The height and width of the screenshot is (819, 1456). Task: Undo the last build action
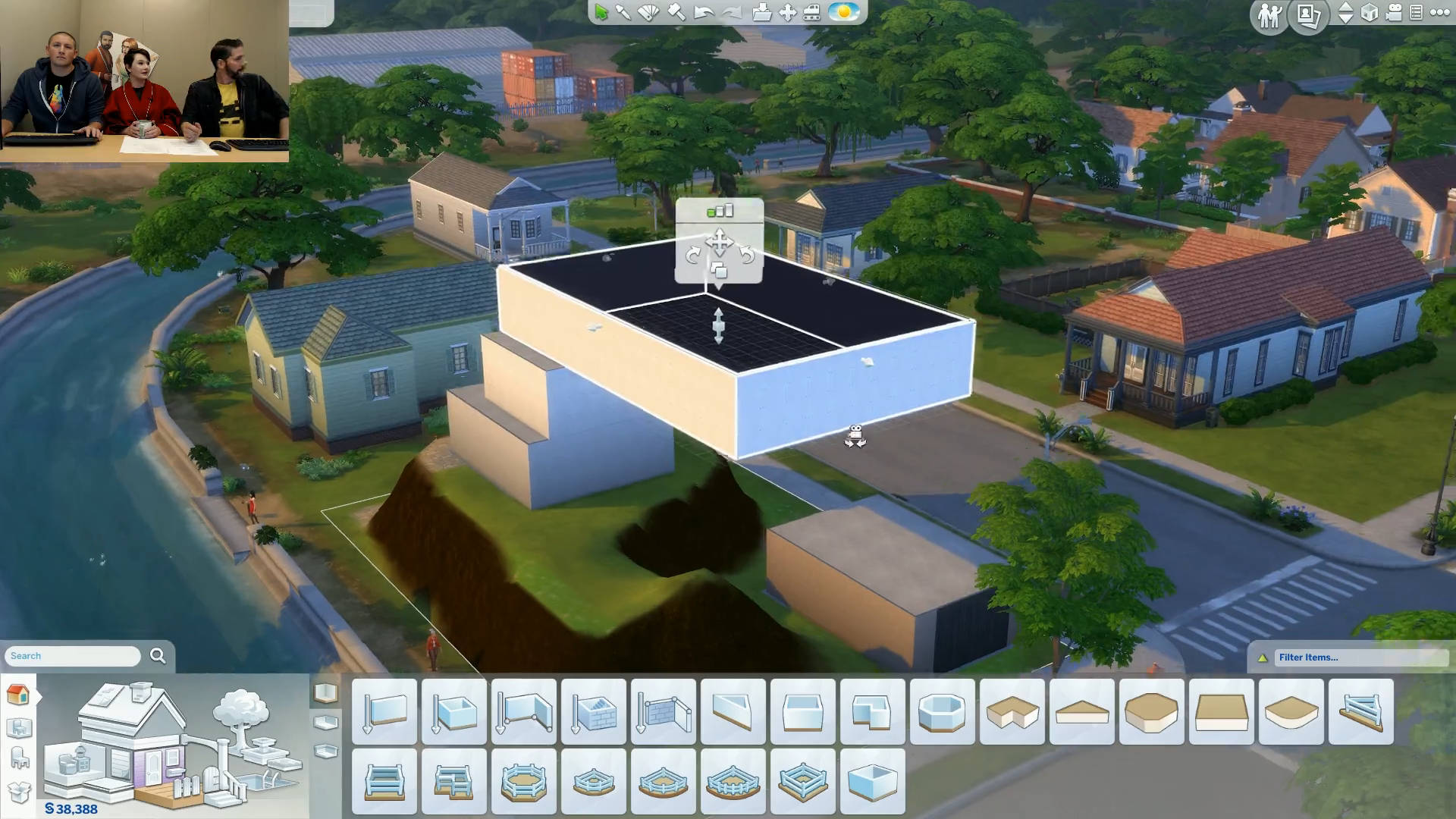(704, 12)
